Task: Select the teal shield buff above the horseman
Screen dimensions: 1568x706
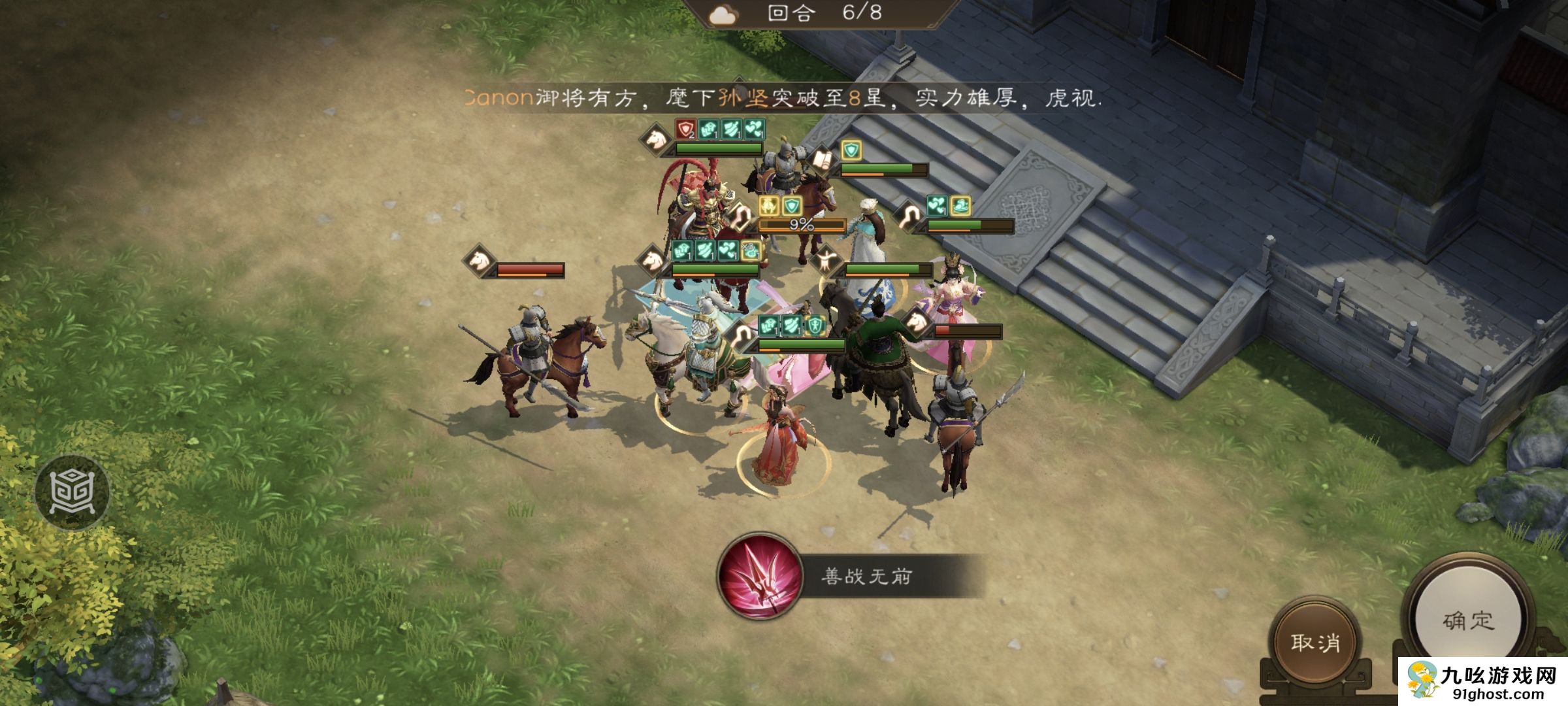Action: coord(850,148)
